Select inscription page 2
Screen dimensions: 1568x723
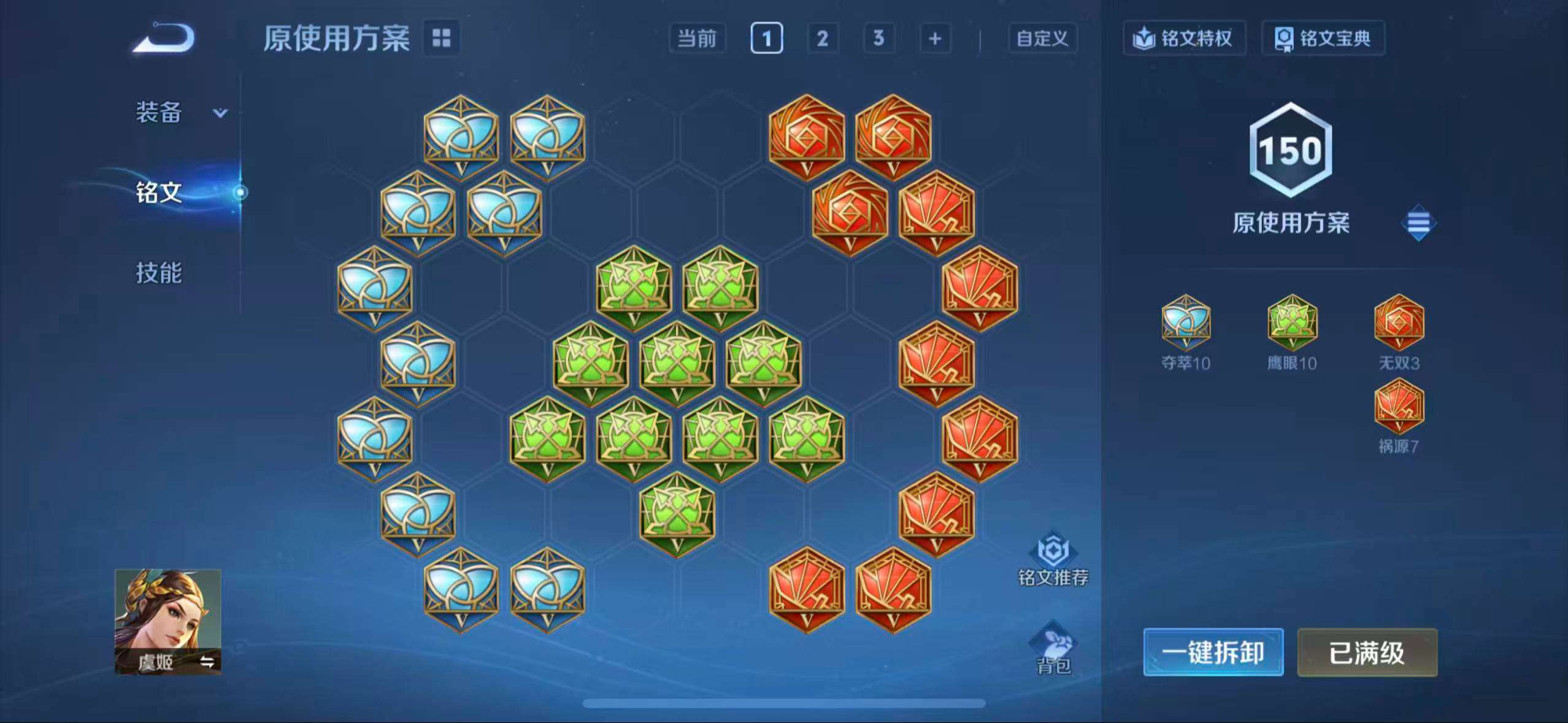point(822,38)
